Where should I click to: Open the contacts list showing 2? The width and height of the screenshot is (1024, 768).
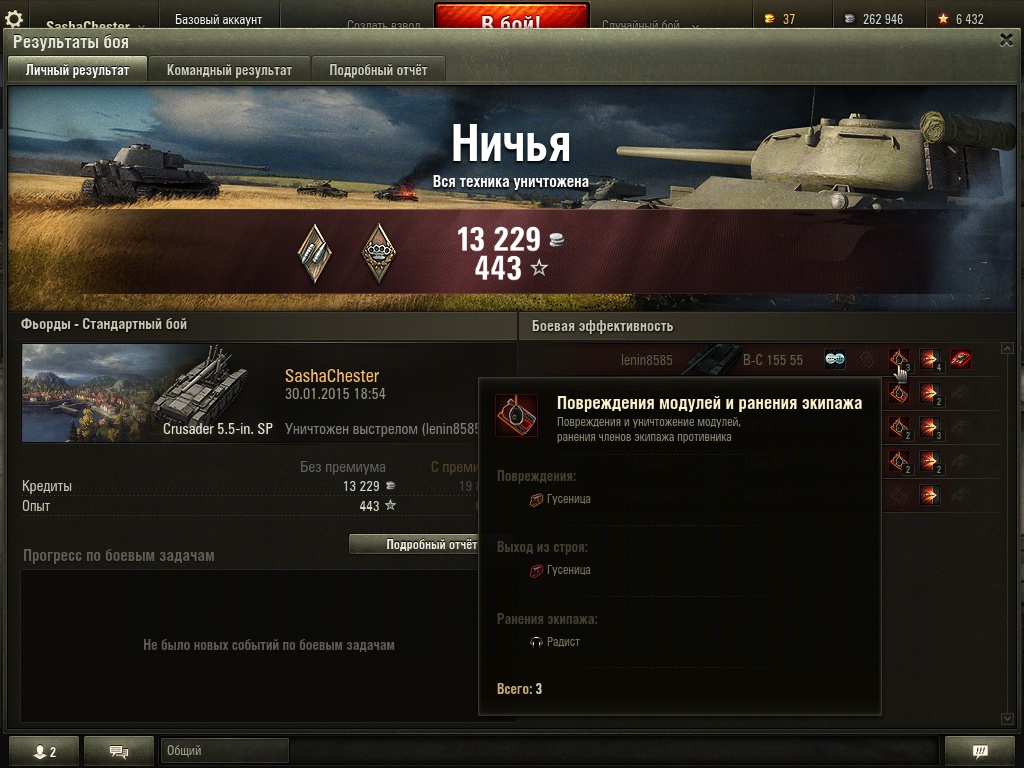[43, 752]
